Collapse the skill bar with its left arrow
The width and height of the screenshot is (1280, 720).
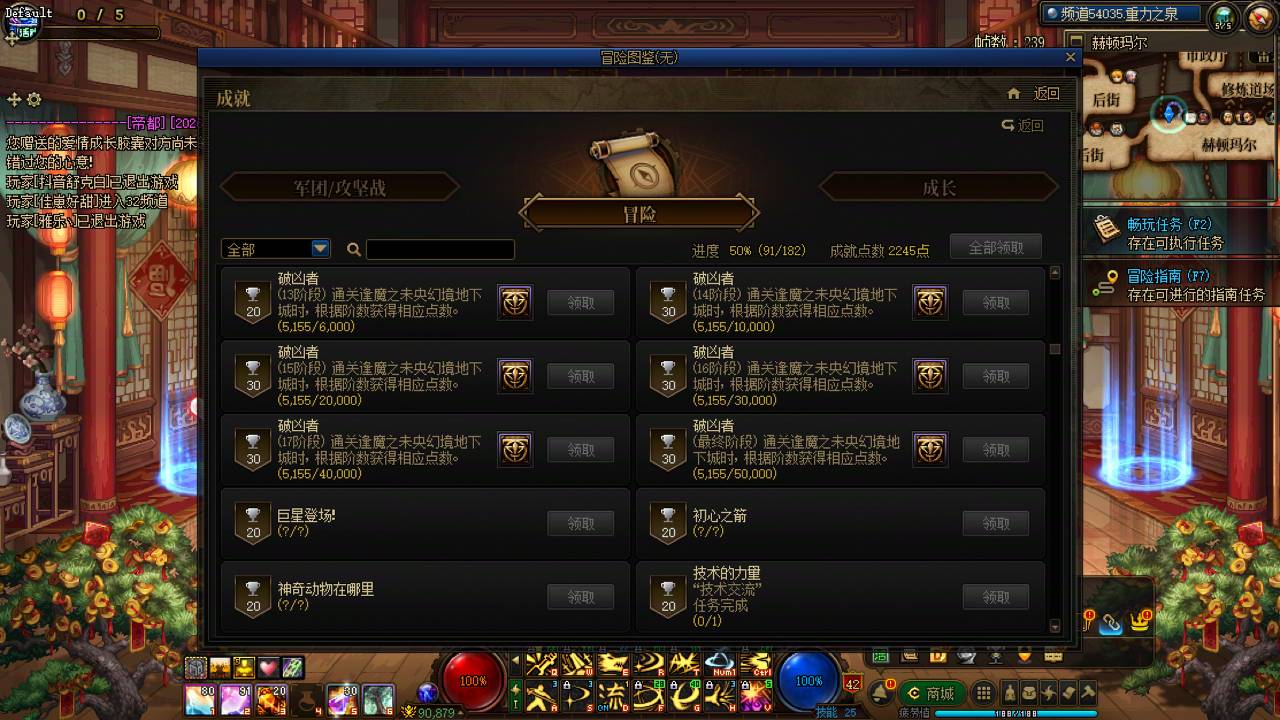pos(514,659)
